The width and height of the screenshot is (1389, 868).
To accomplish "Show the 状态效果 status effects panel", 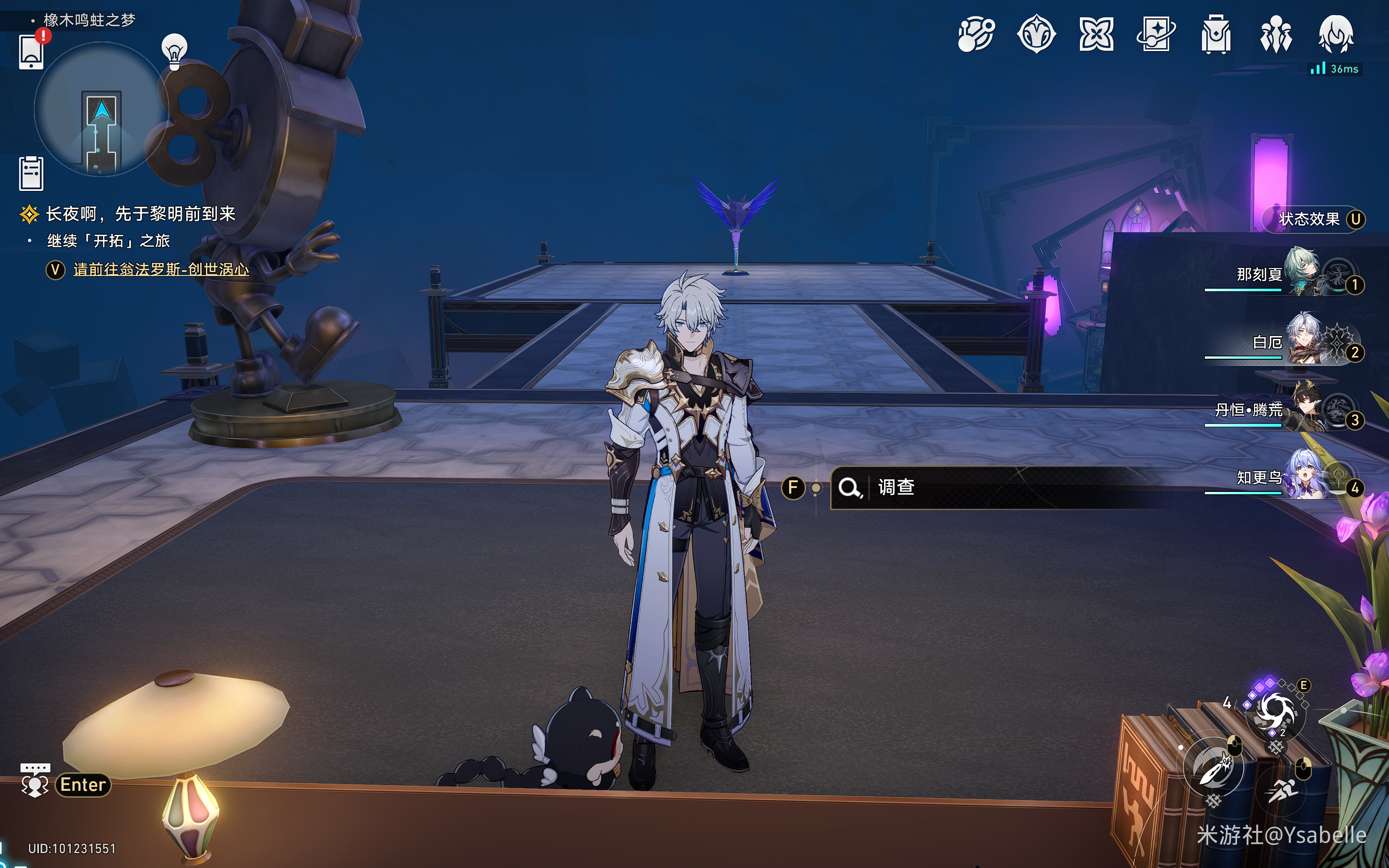I will (1310, 219).
